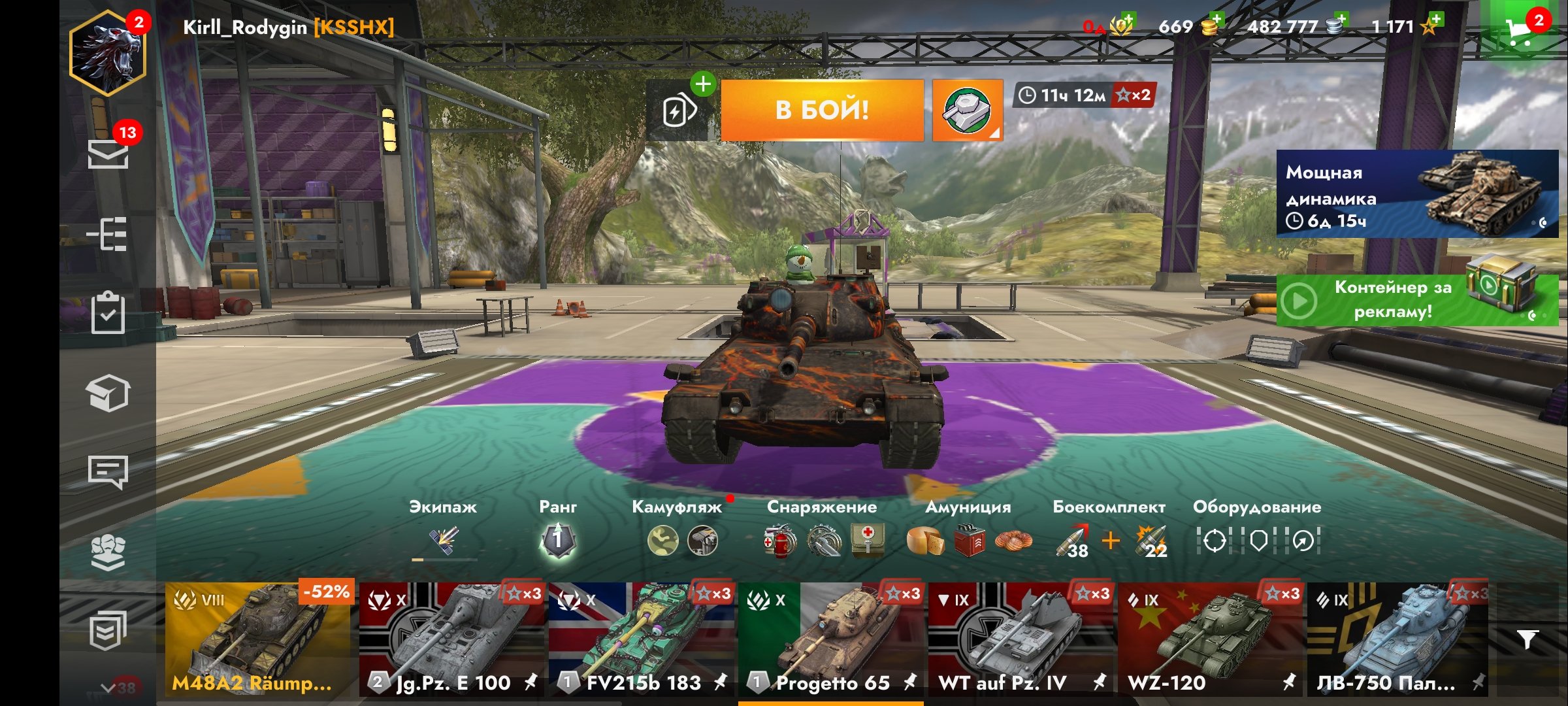Open the mail inbox with 13 notifications
Image resolution: width=1568 pixels, height=706 pixels.
108,154
